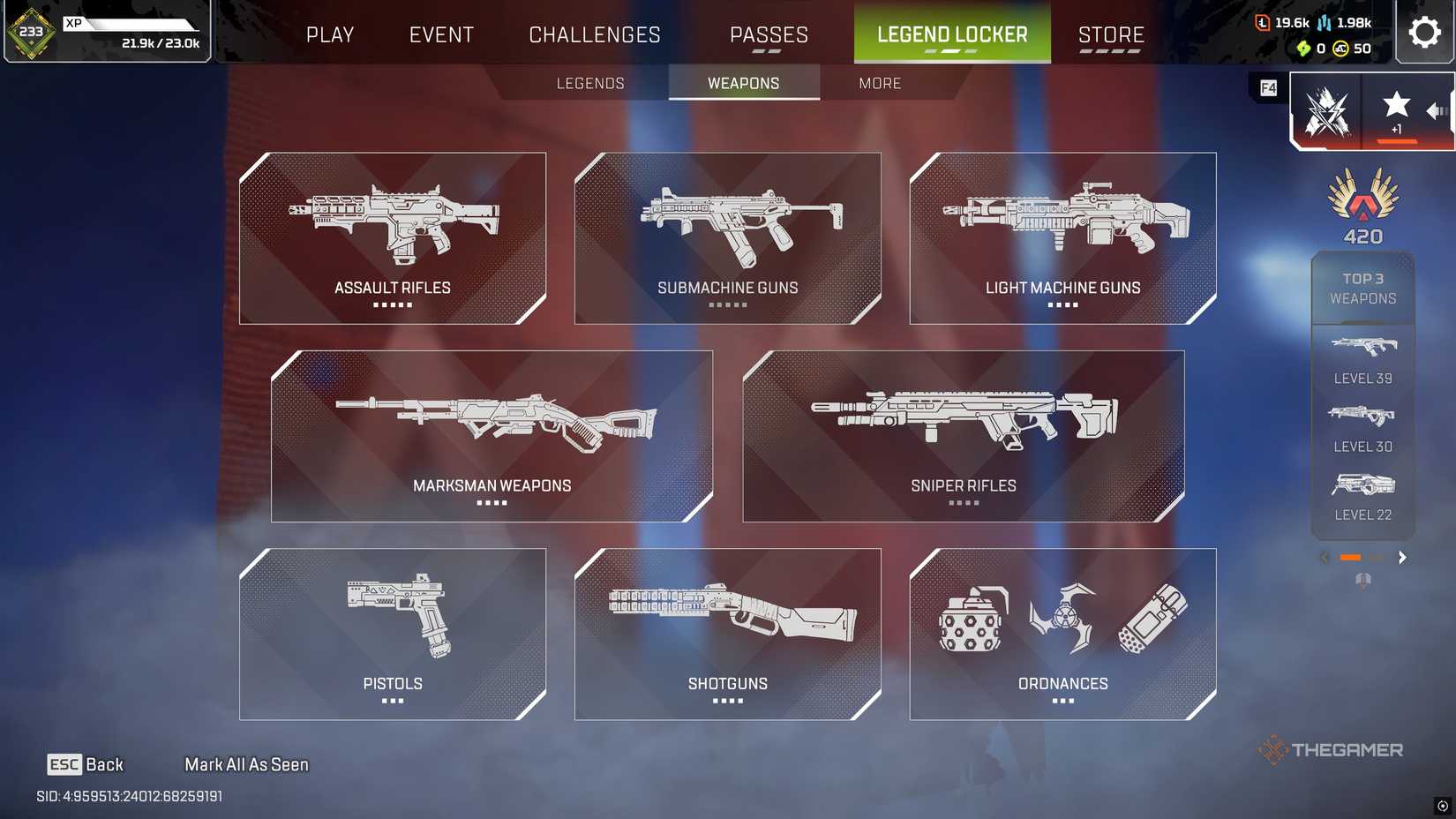Click the left carousel arrow under Level 22
This screenshot has width=1456, height=819.
tap(1324, 558)
